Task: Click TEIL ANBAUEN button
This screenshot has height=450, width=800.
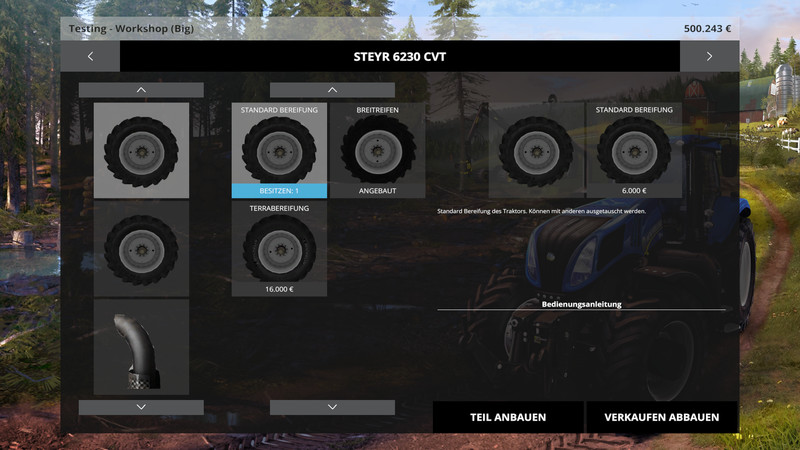Action: [508, 417]
